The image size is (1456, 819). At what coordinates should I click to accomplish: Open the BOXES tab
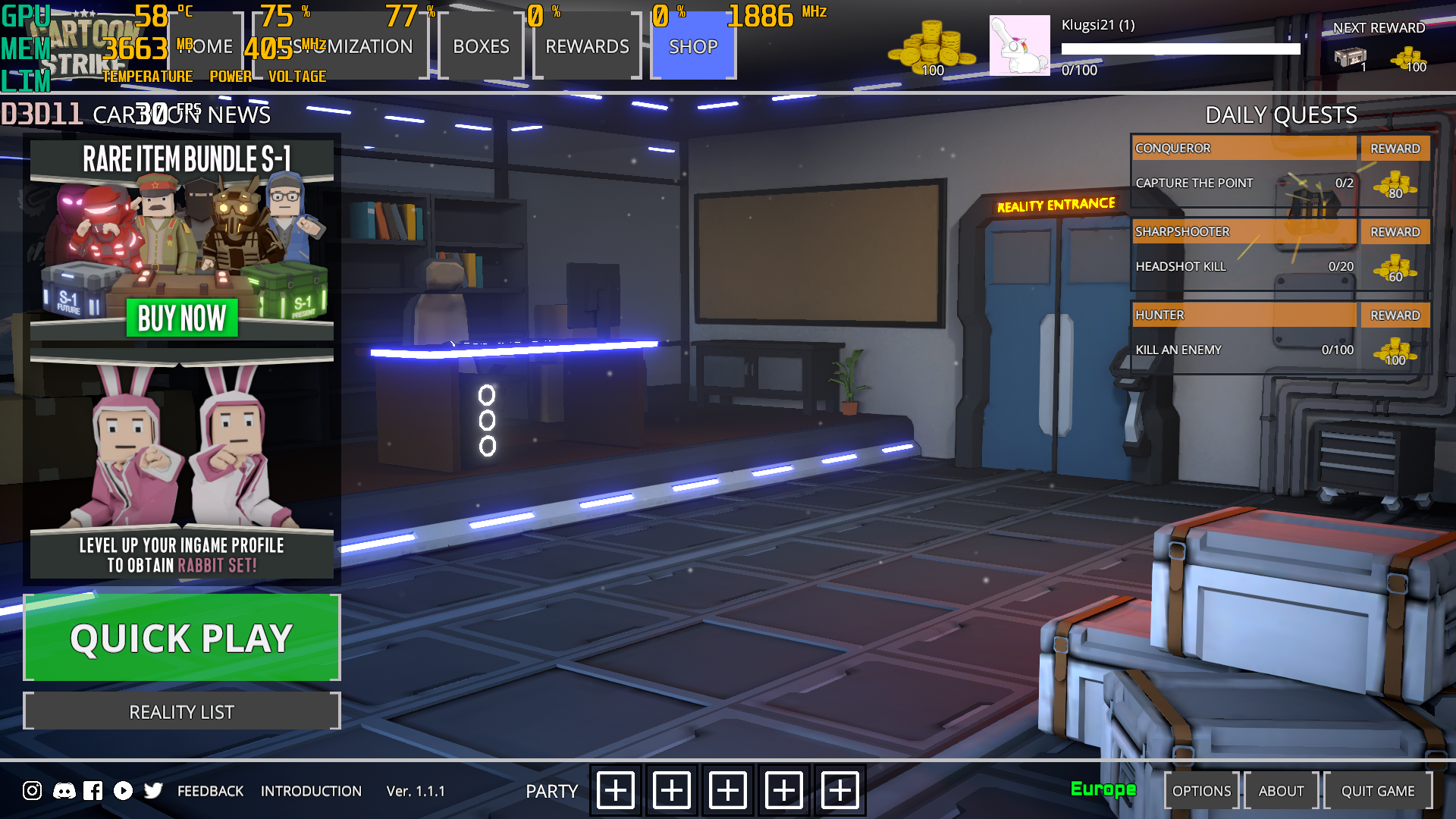(481, 47)
